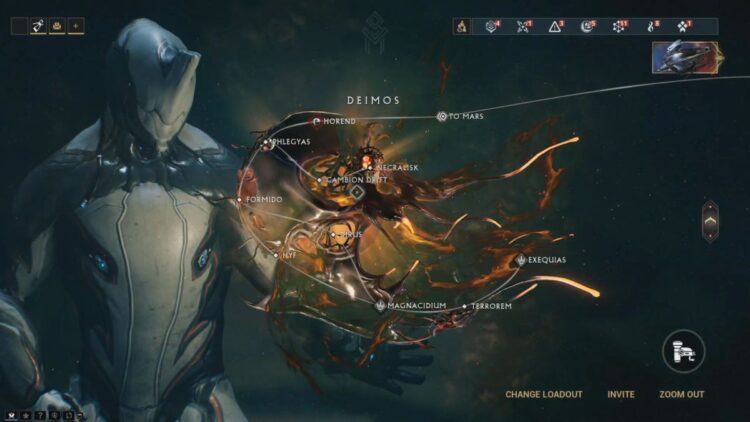The image size is (750, 422).
Task: Click Change Loadout
Action: click(x=543, y=394)
